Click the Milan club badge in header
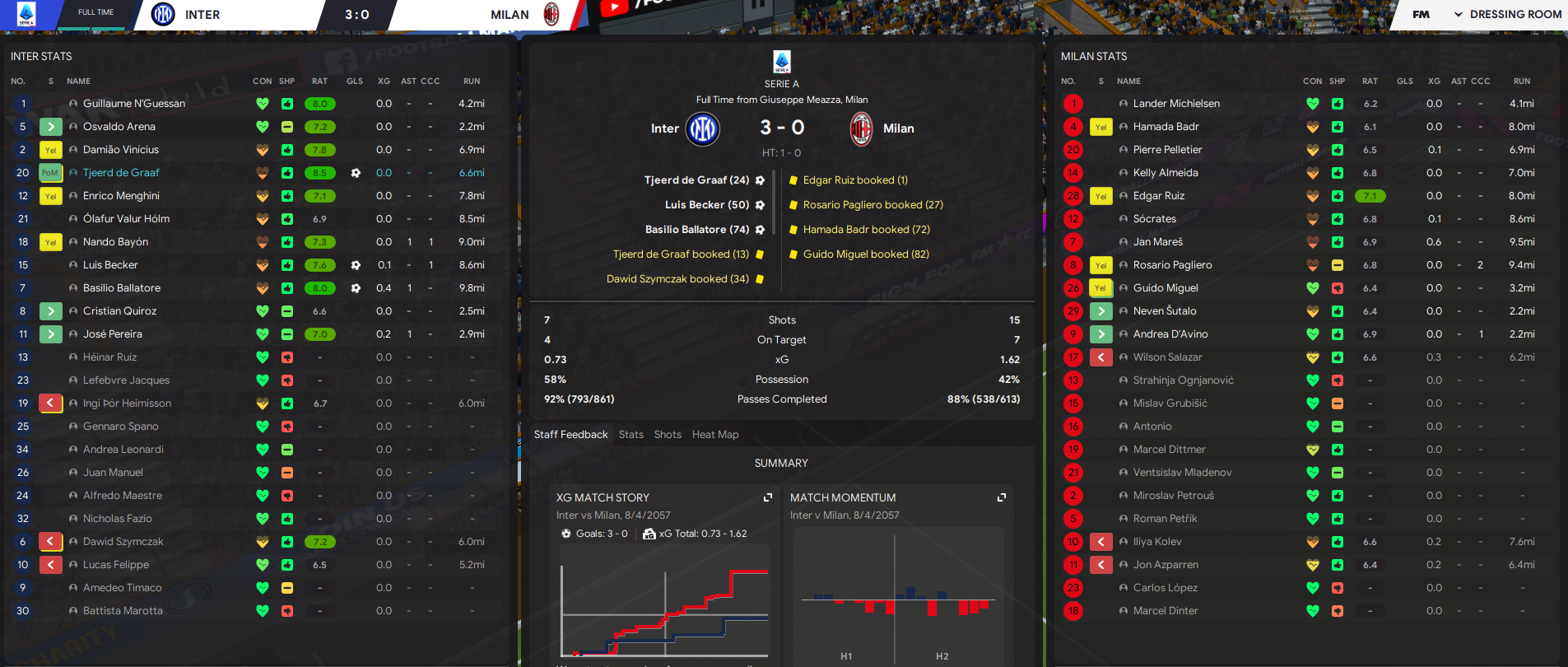The width and height of the screenshot is (1568, 667). coord(551,14)
